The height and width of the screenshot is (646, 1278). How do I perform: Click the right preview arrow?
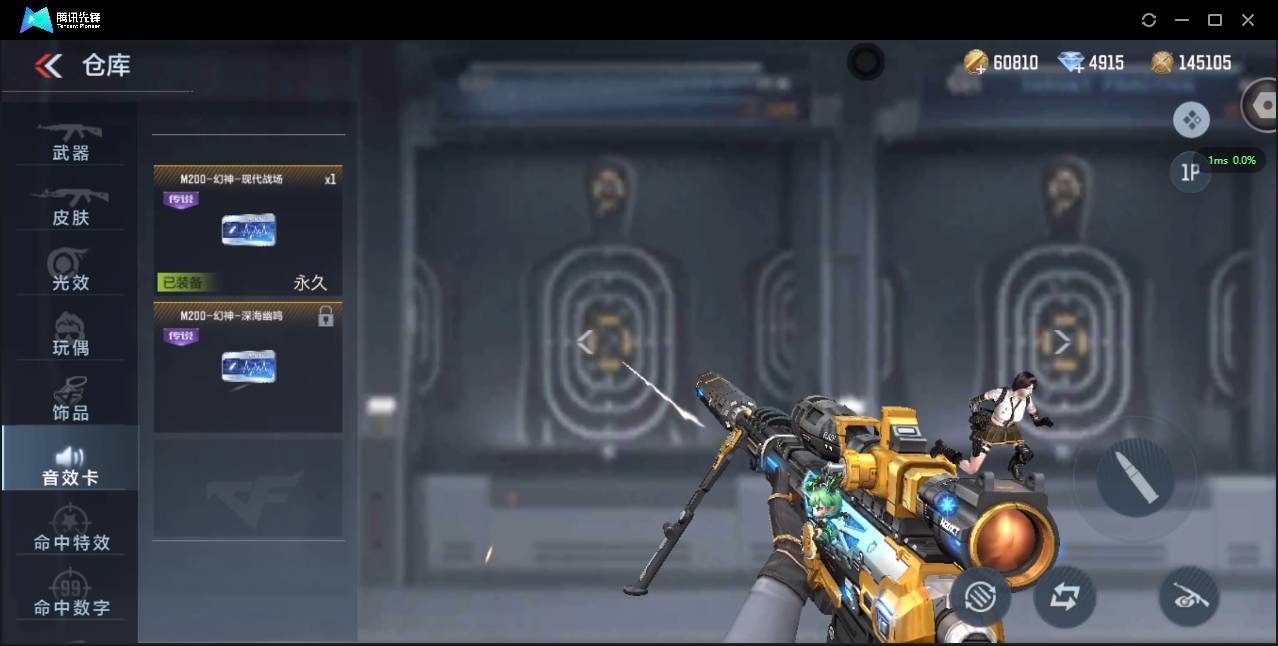coord(1061,342)
